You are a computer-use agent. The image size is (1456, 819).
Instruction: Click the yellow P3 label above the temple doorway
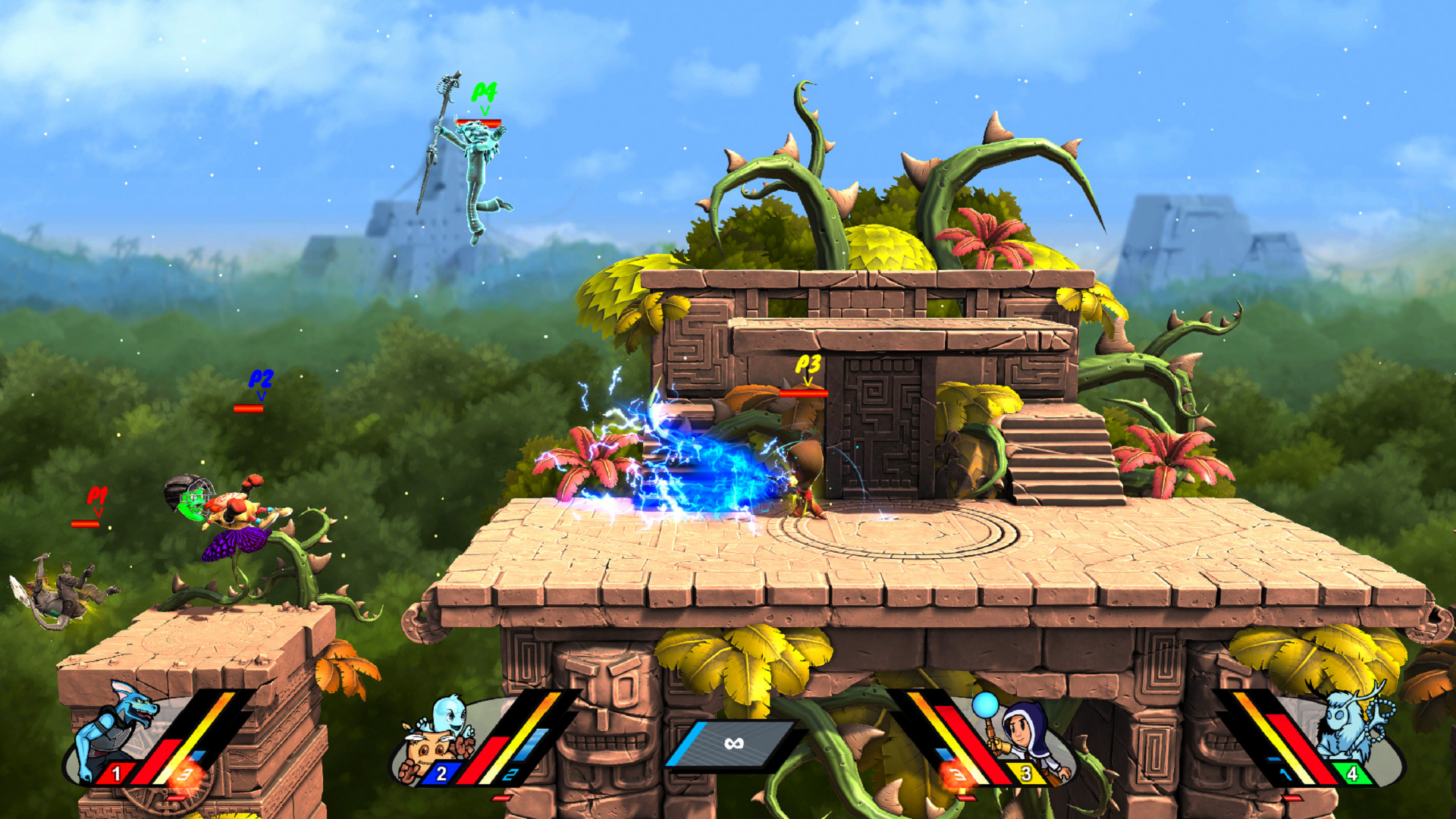(x=805, y=363)
